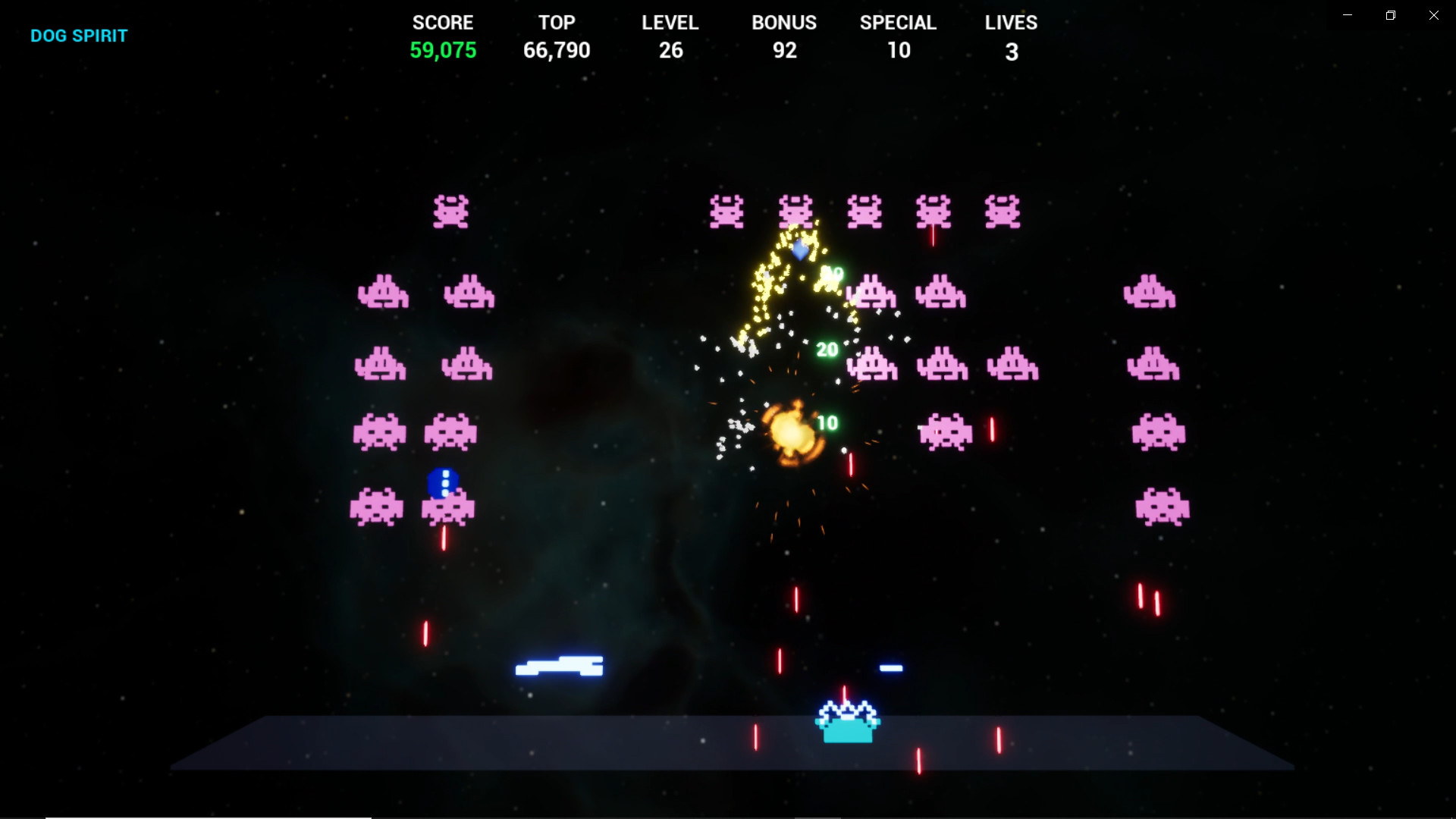Click the restore window button in the title bar
Image resolution: width=1456 pixels, height=819 pixels.
pyautogui.click(x=1390, y=14)
